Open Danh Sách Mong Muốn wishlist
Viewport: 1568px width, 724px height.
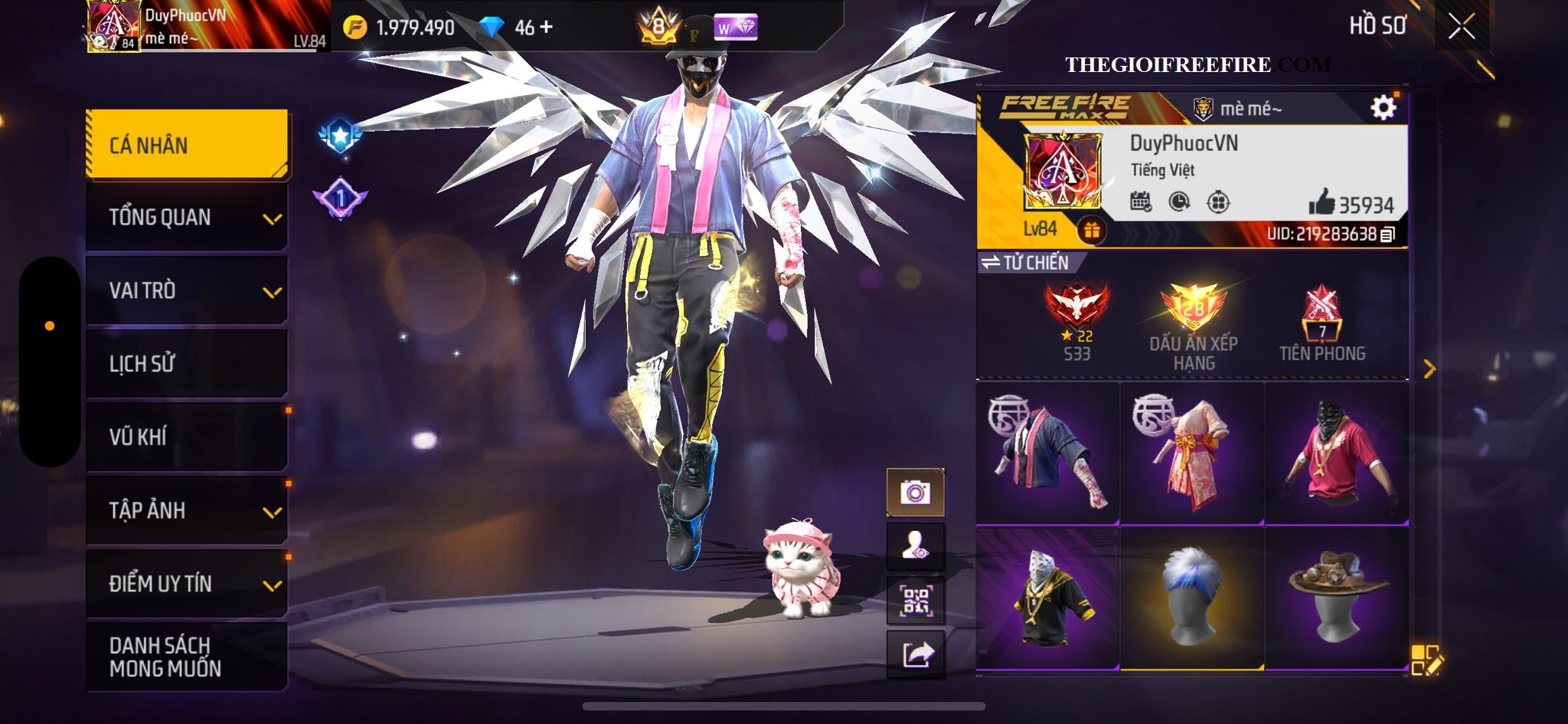pos(187,657)
